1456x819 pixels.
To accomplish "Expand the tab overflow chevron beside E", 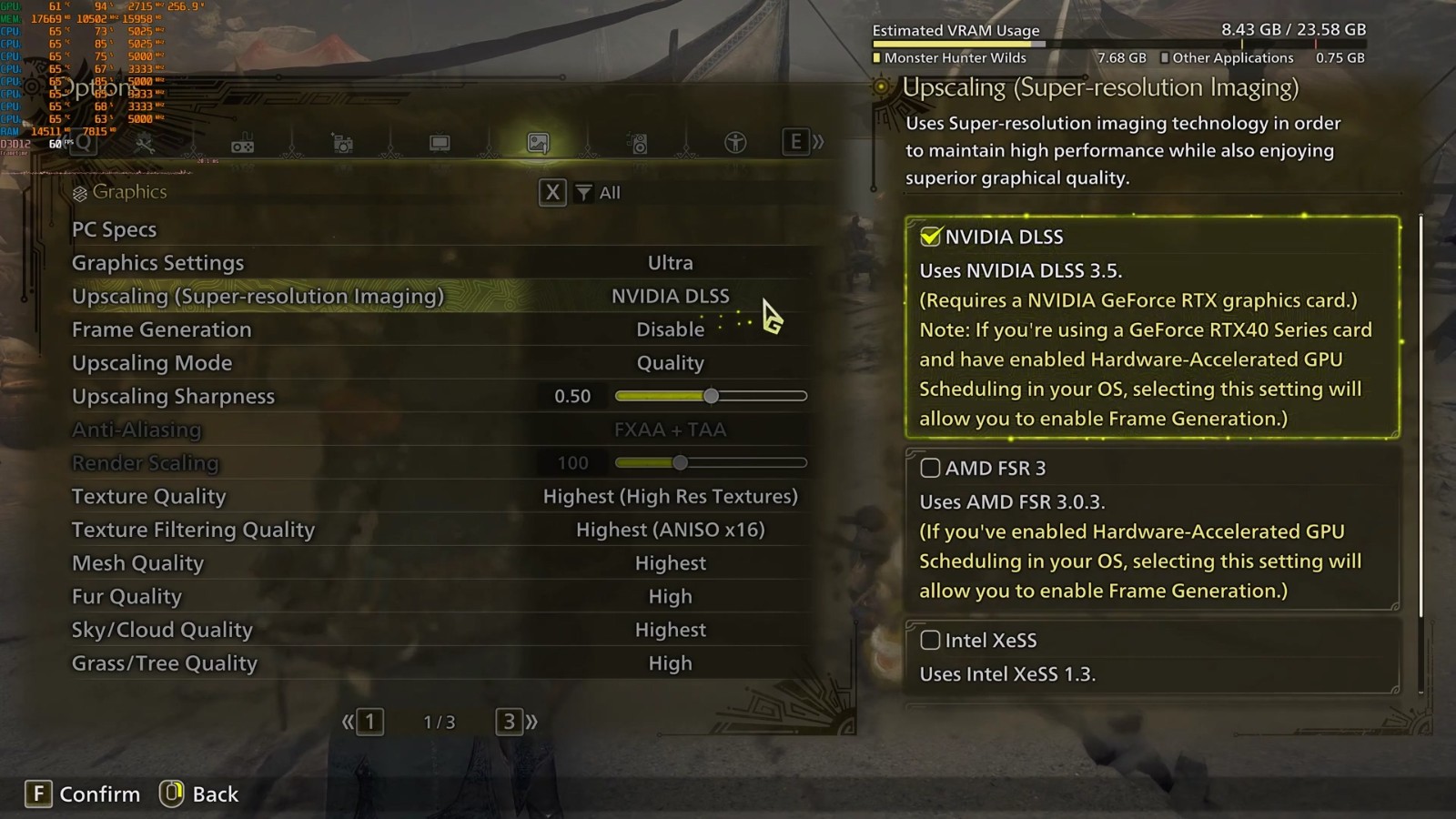I will click(818, 142).
